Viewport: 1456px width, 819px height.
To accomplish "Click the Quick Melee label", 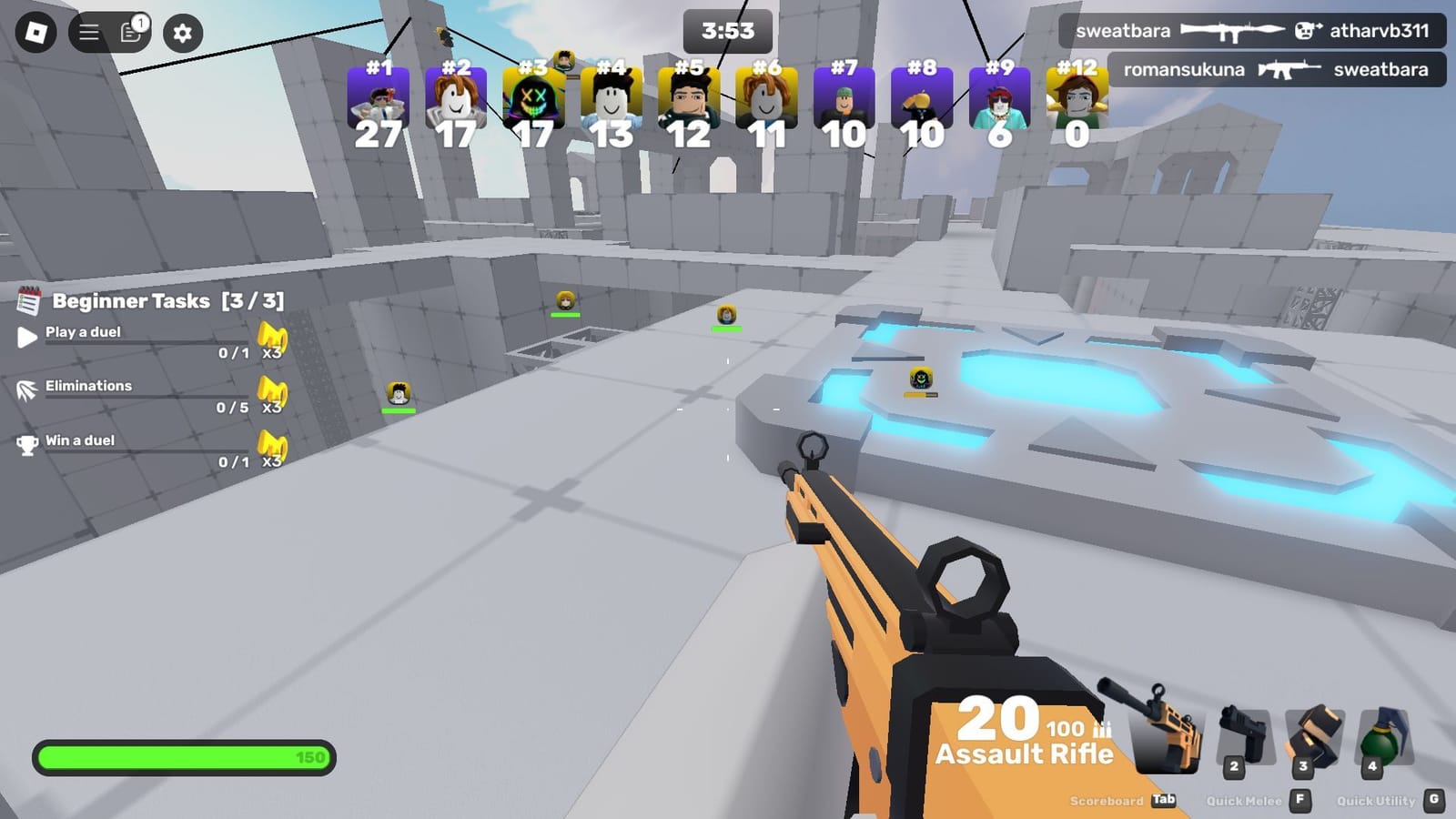I will [1245, 801].
